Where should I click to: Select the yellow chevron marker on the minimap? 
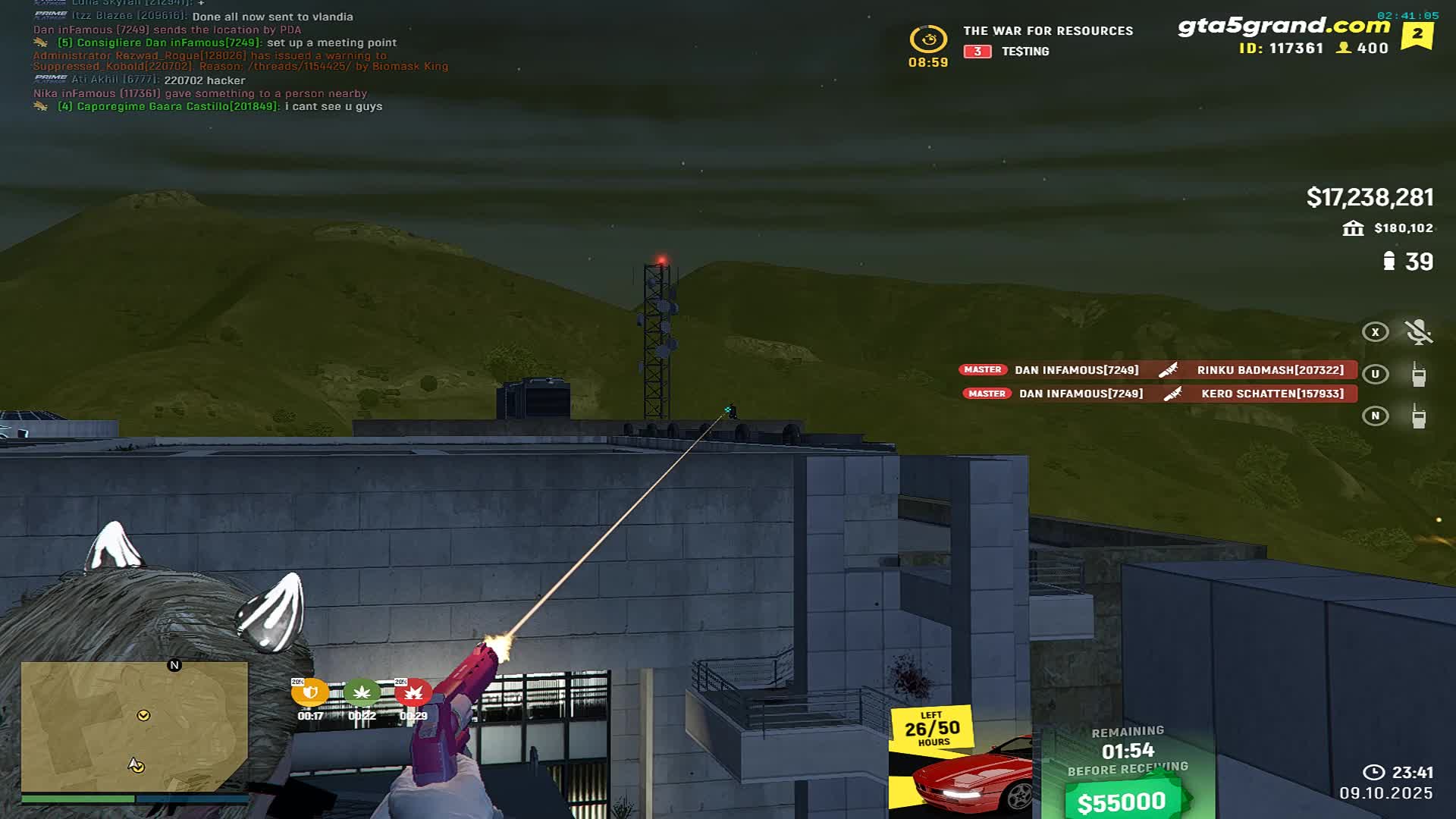[x=143, y=715]
